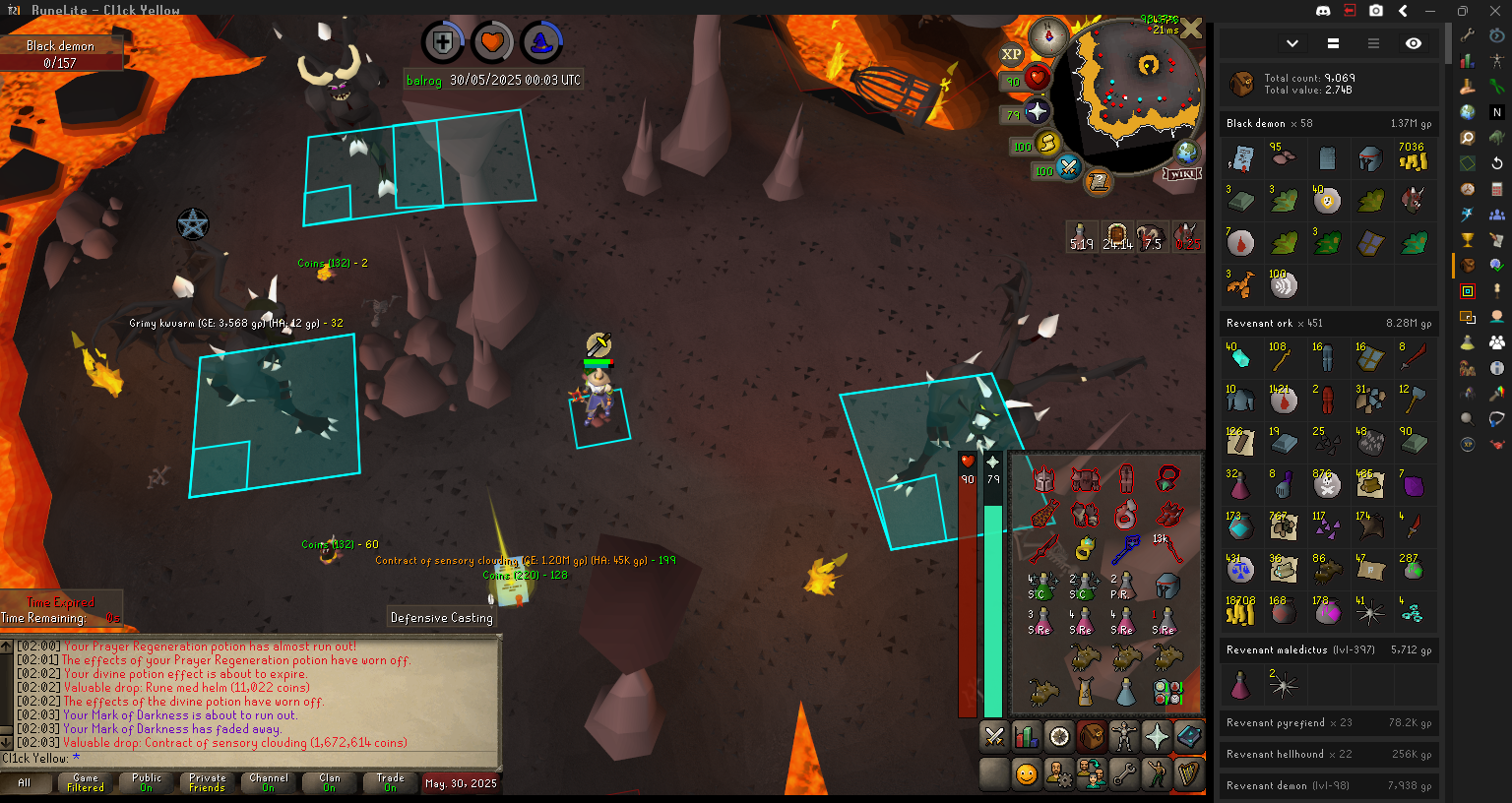
Task: Toggle run with the run energy orb
Action: tap(1046, 144)
